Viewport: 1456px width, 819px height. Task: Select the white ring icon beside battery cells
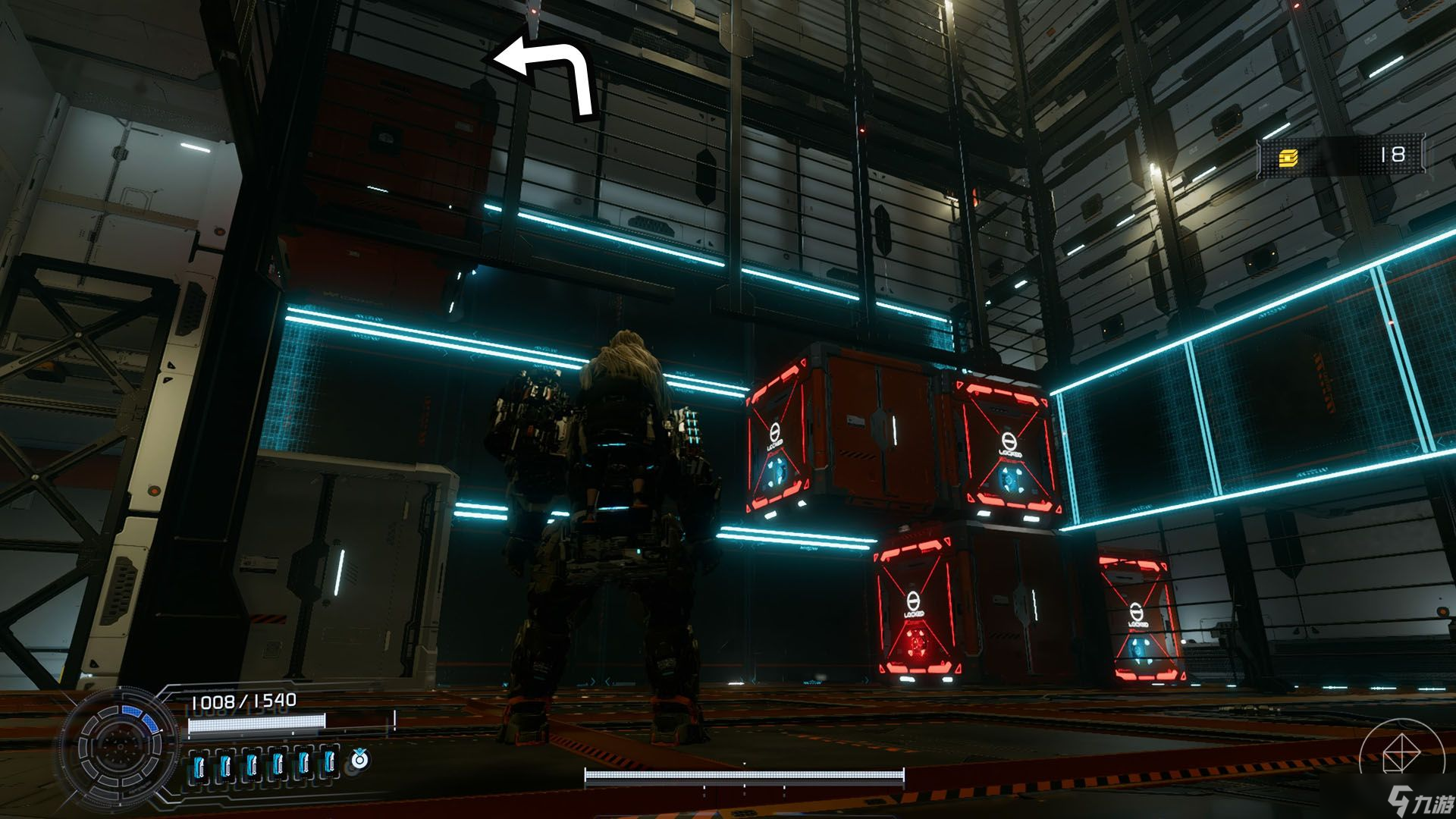point(359,759)
